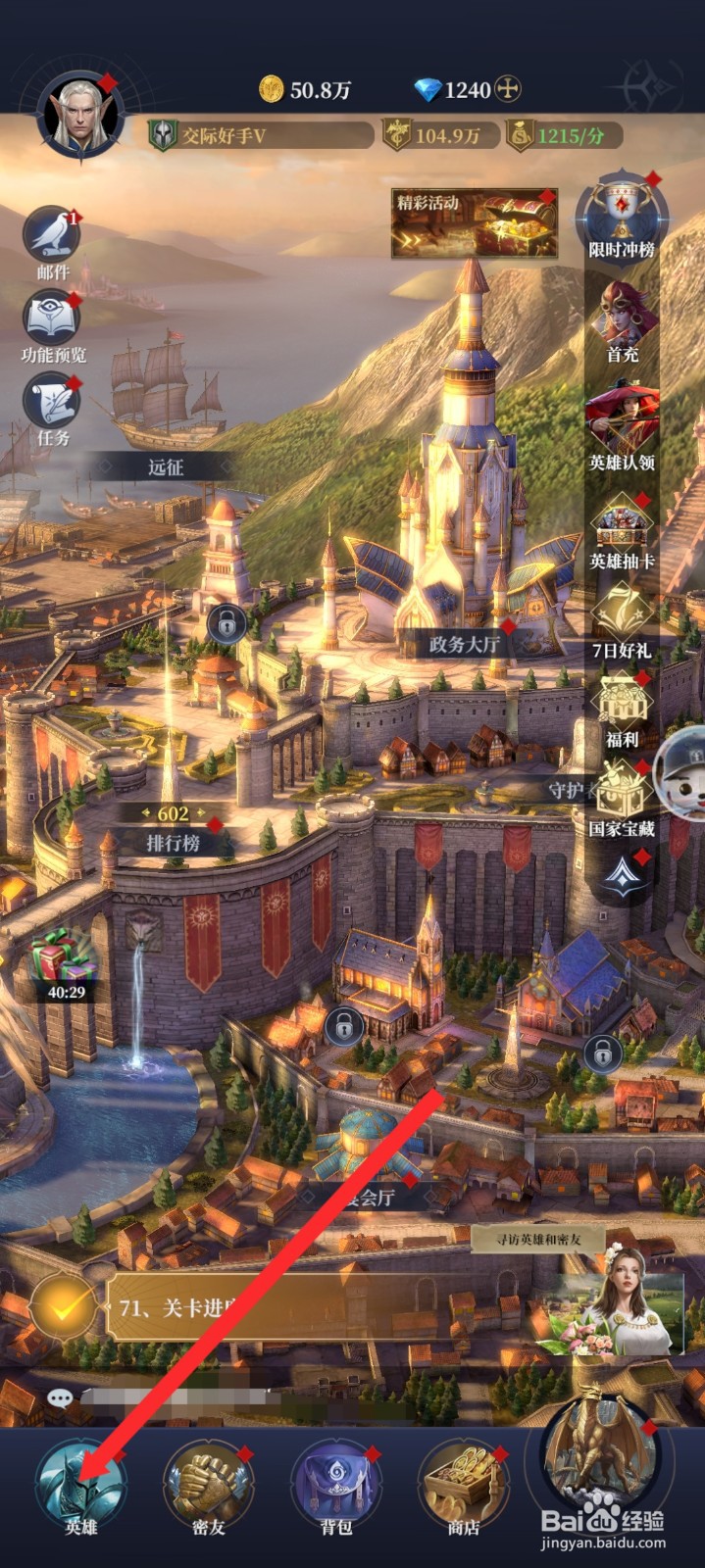Enter the 政务大厅 government hall

point(464,644)
